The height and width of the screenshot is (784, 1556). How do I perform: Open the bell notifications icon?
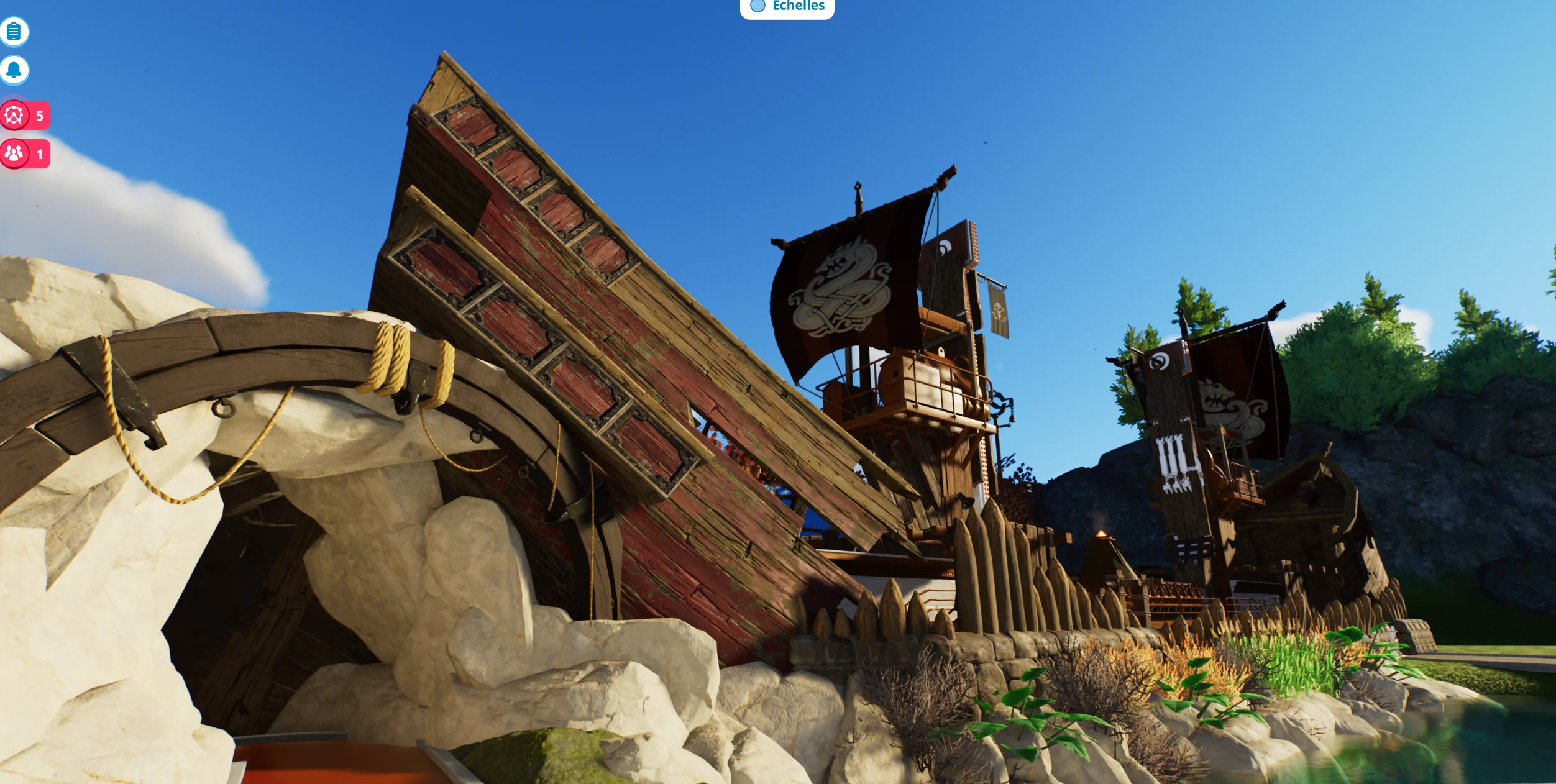point(14,70)
